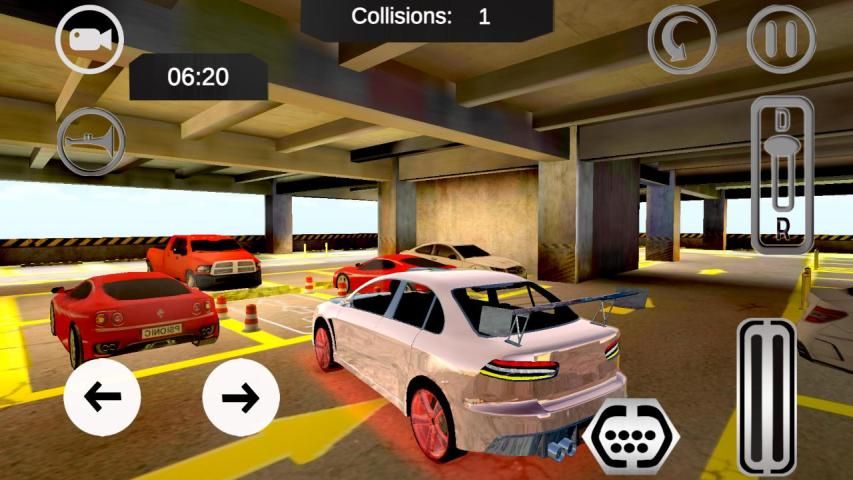Switch the camera view with the camera icon
This screenshot has width=853, height=480.
pos(89,39)
